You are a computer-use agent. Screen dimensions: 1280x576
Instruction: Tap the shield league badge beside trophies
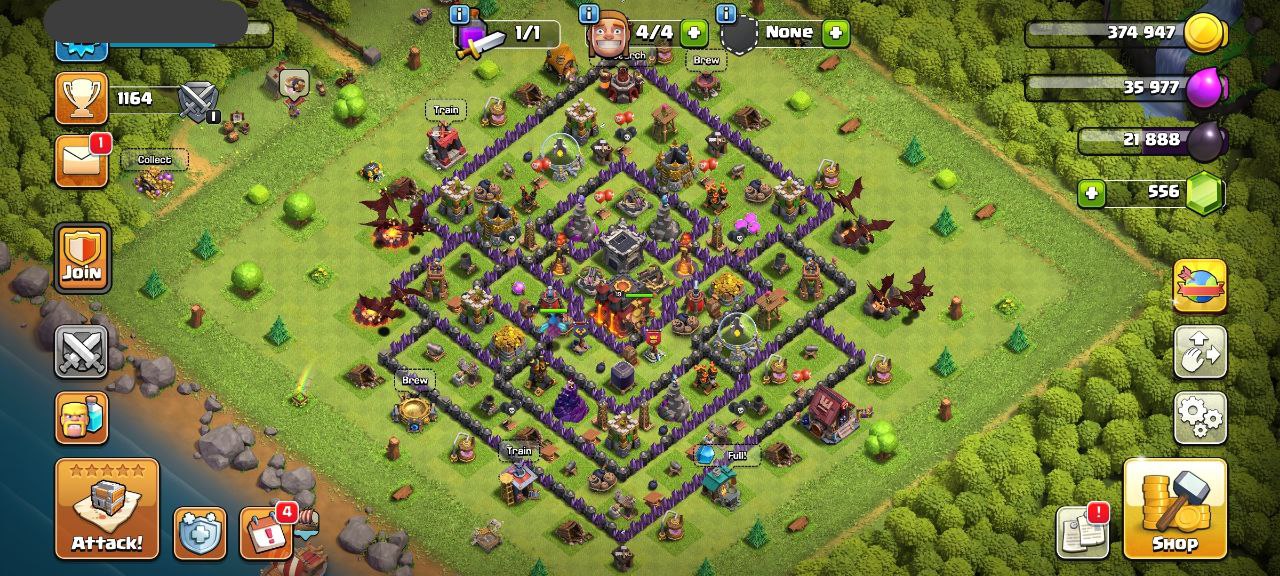point(197,100)
